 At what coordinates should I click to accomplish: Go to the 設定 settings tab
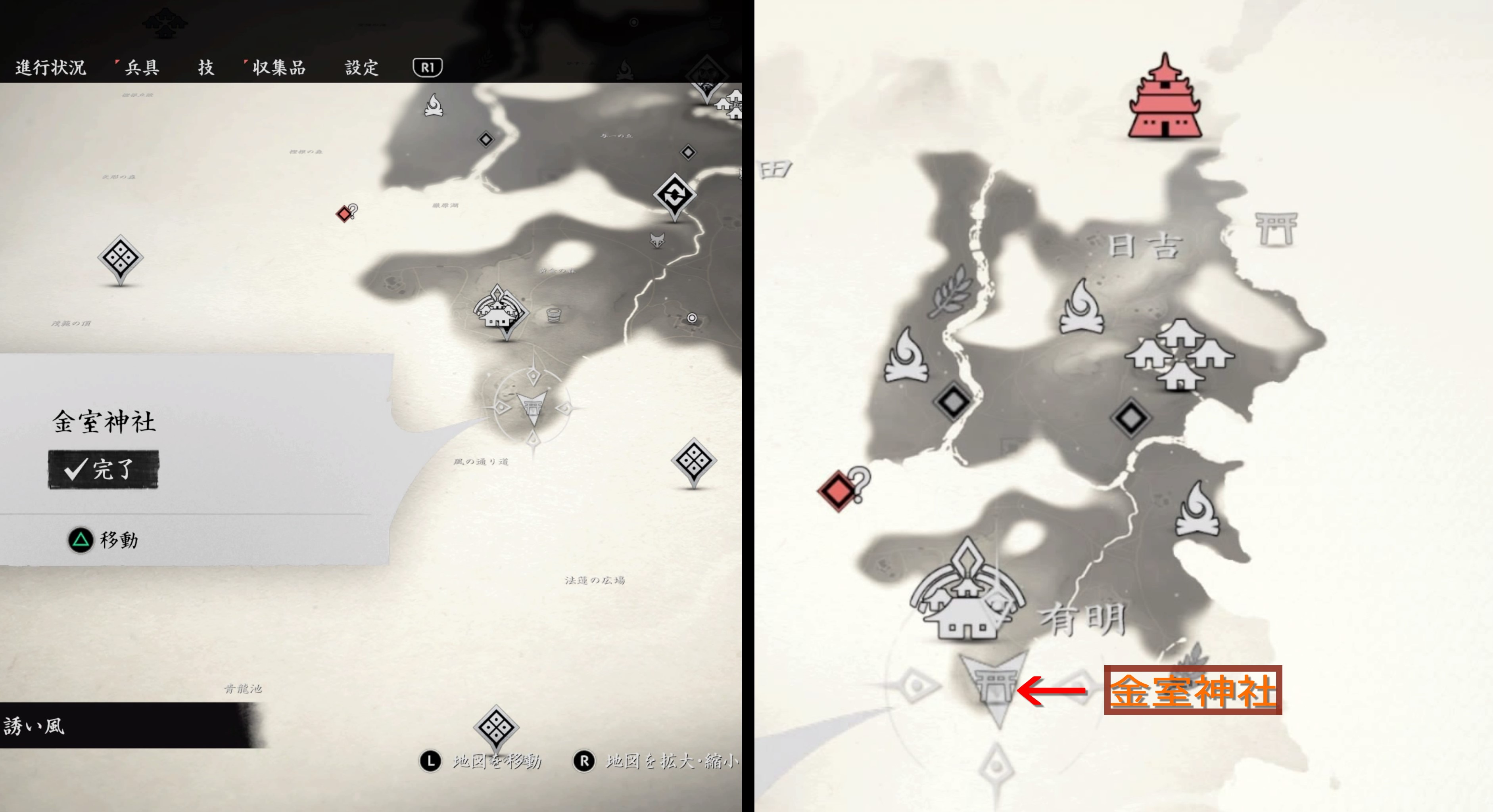click(362, 68)
